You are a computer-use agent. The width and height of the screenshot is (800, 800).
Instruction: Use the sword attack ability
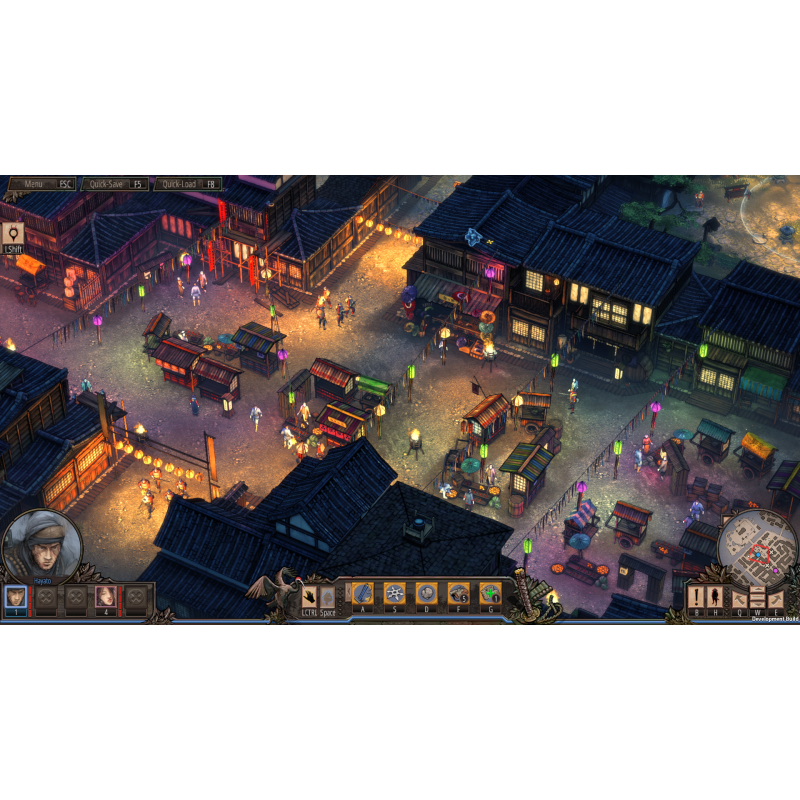click(x=362, y=593)
